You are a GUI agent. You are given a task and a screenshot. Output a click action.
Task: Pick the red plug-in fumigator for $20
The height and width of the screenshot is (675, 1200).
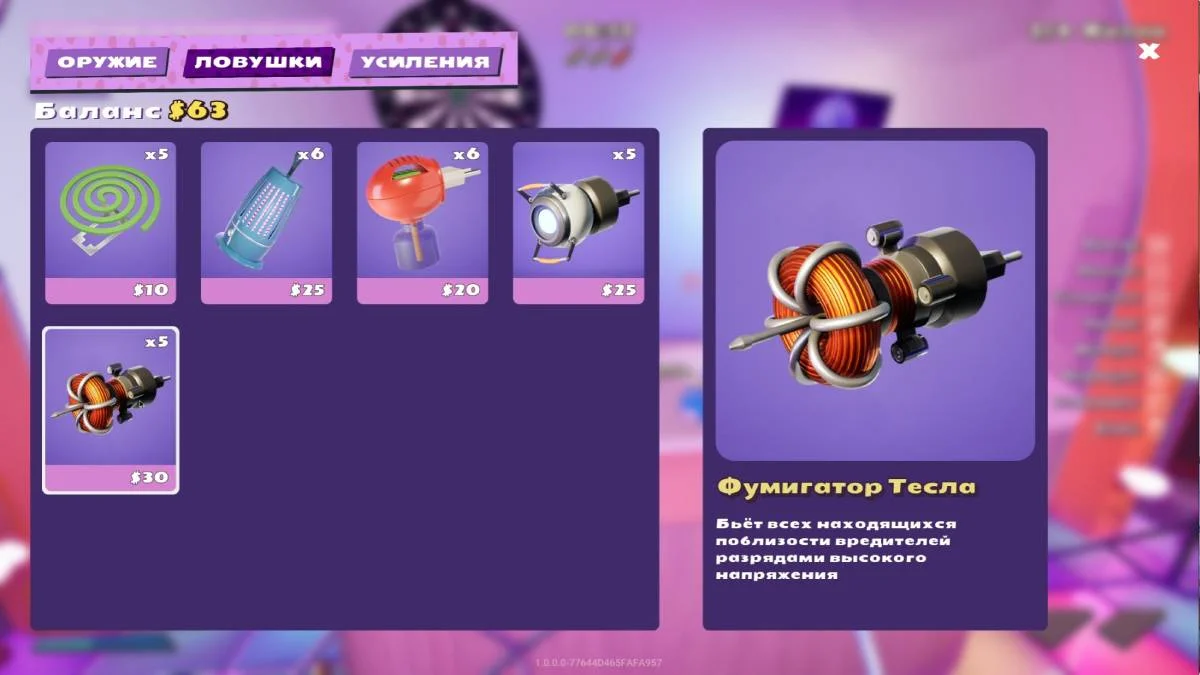(422, 222)
